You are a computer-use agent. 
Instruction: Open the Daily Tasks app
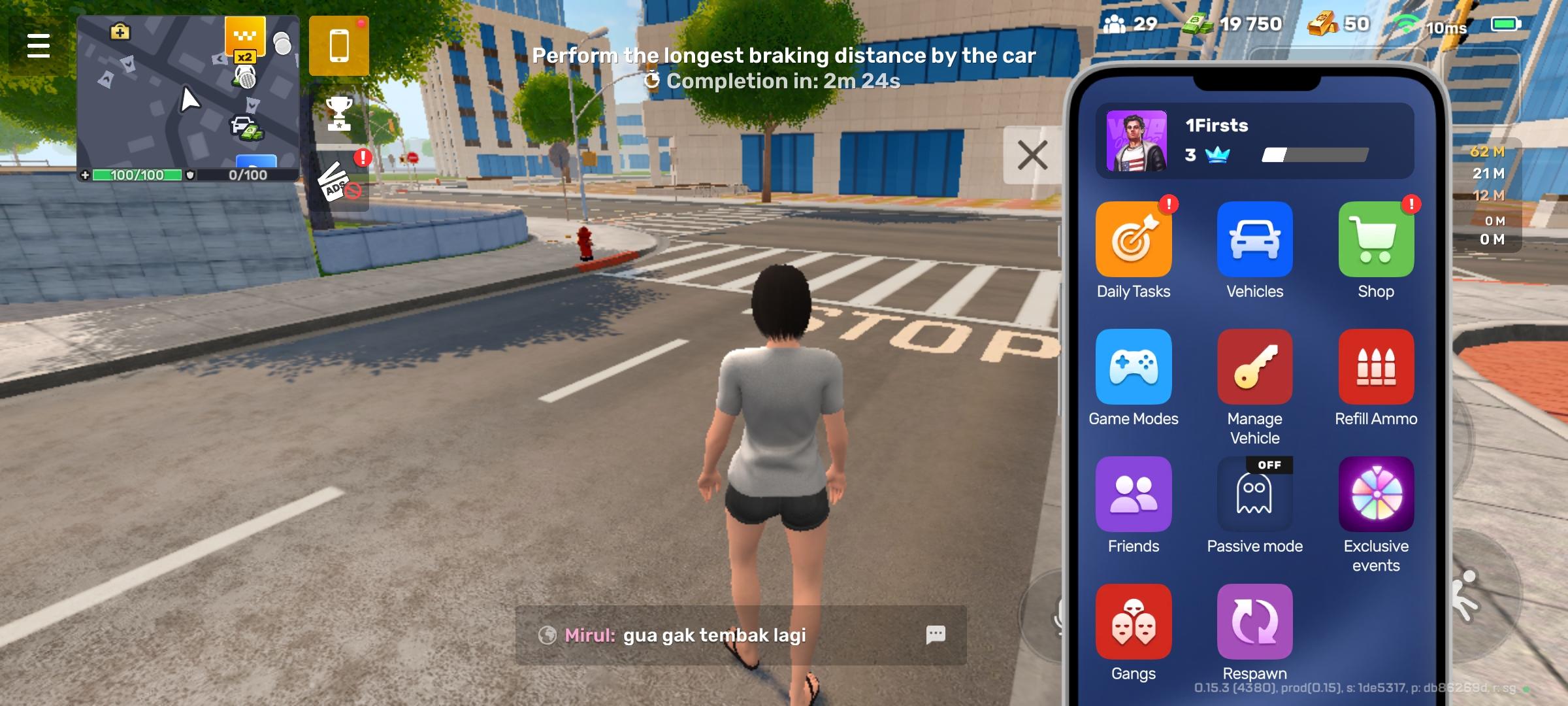(1134, 239)
